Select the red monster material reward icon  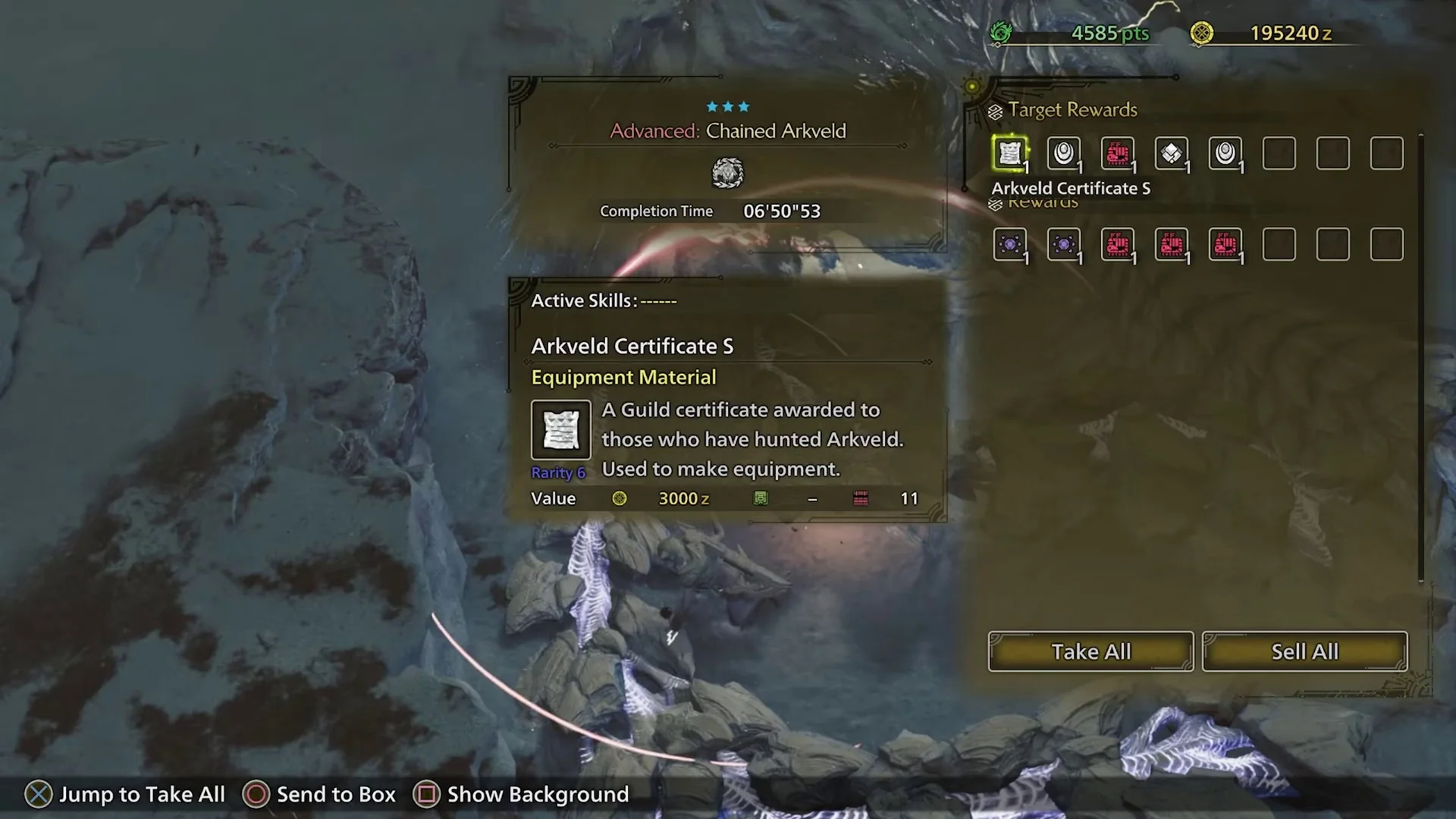(x=1118, y=154)
